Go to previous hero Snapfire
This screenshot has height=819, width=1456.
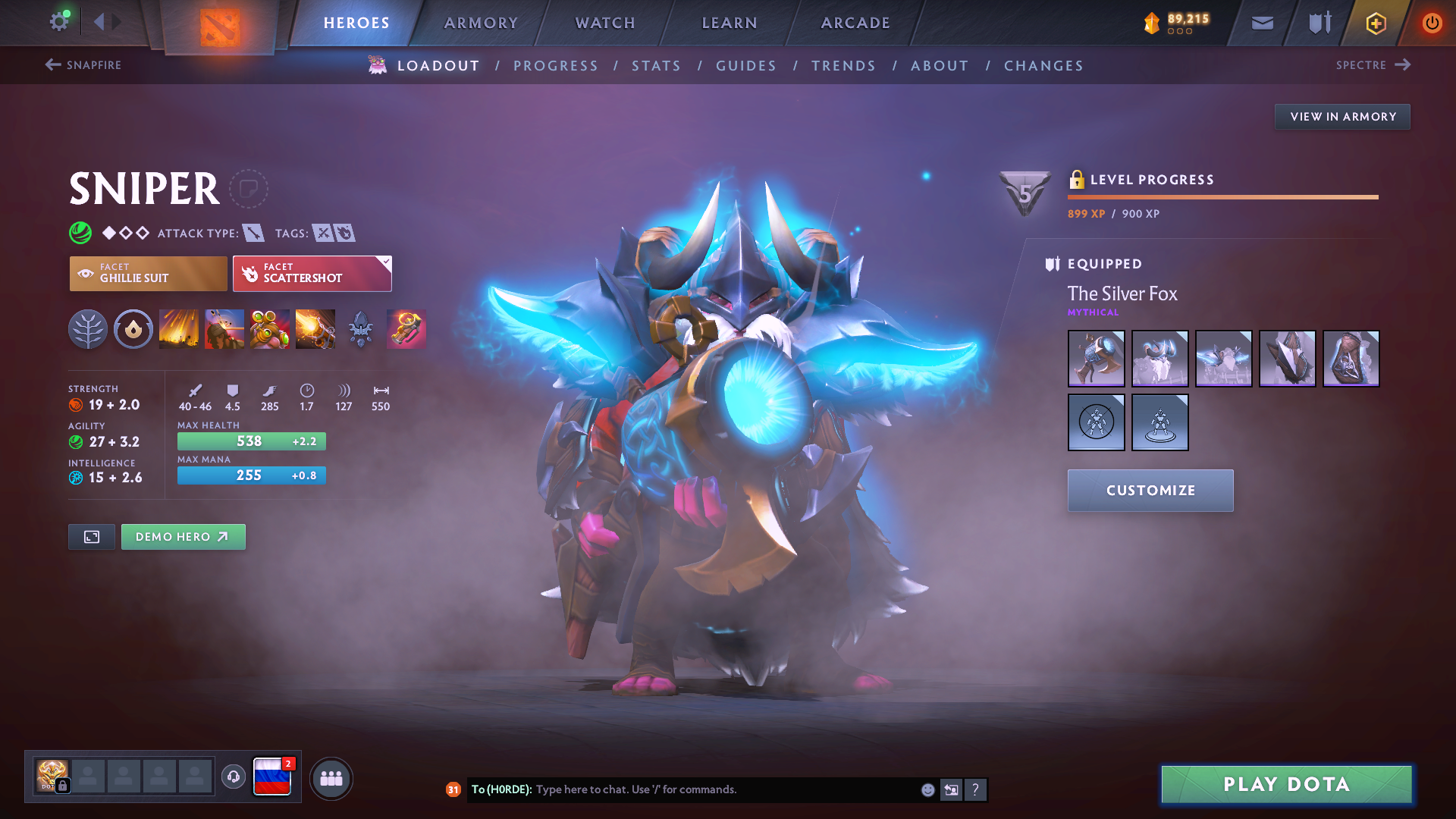coord(83,65)
